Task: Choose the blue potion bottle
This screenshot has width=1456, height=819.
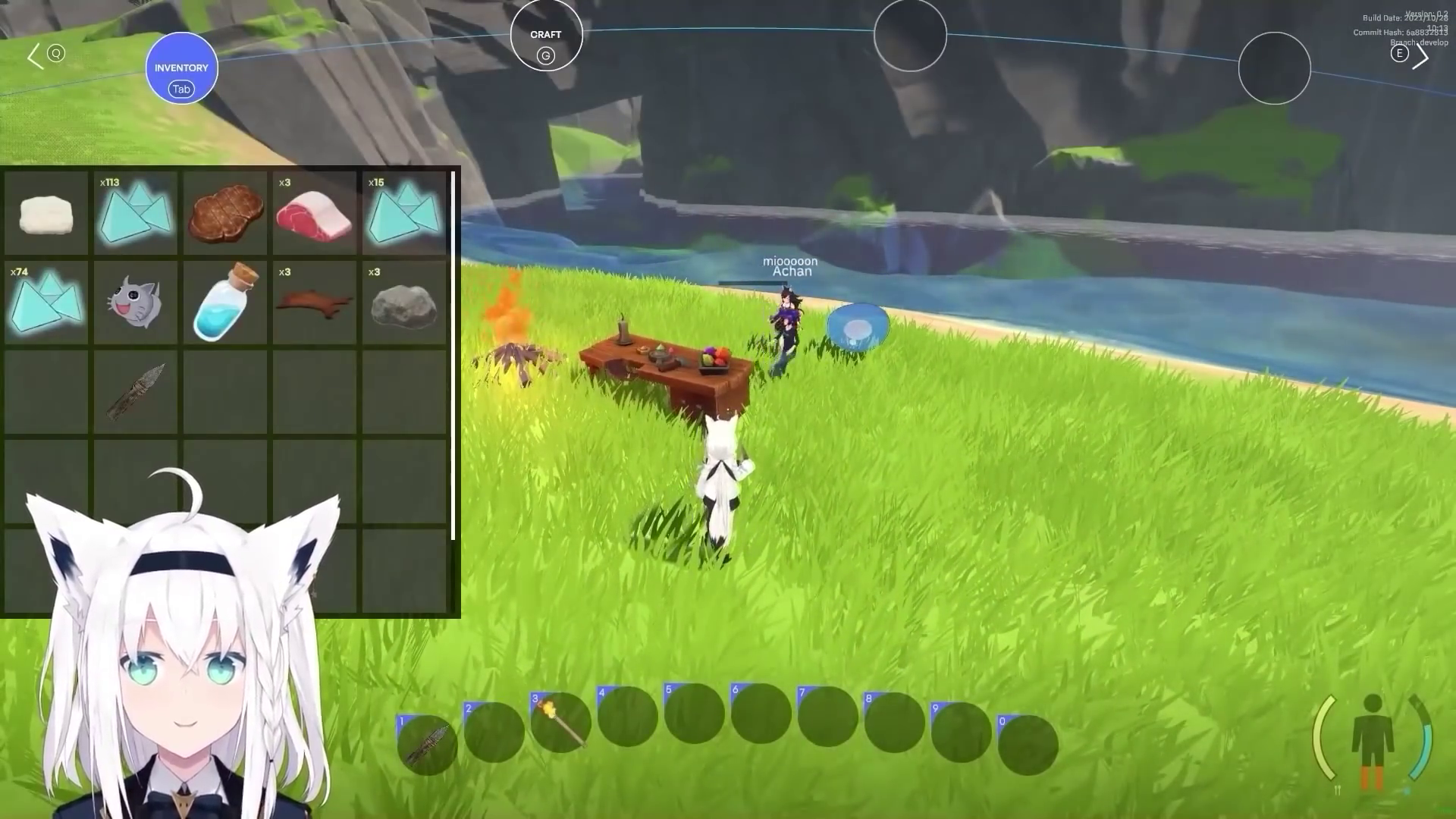Action: click(x=225, y=303)
